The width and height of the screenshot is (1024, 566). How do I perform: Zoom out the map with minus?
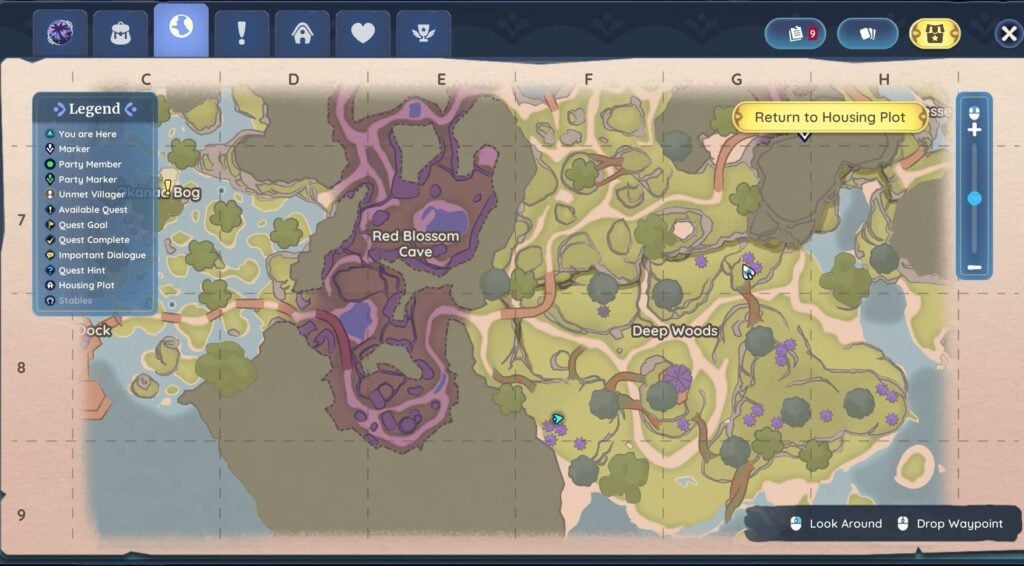[x=974, y=268]
